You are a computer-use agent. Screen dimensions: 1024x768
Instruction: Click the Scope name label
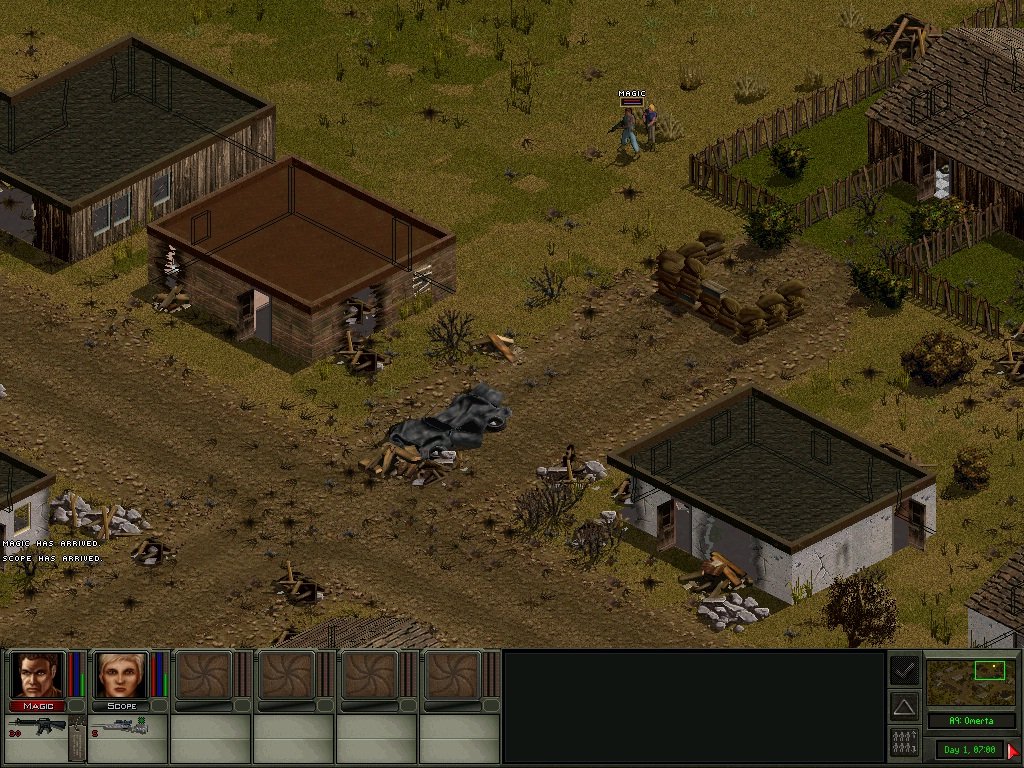click(x=120, y=706)
